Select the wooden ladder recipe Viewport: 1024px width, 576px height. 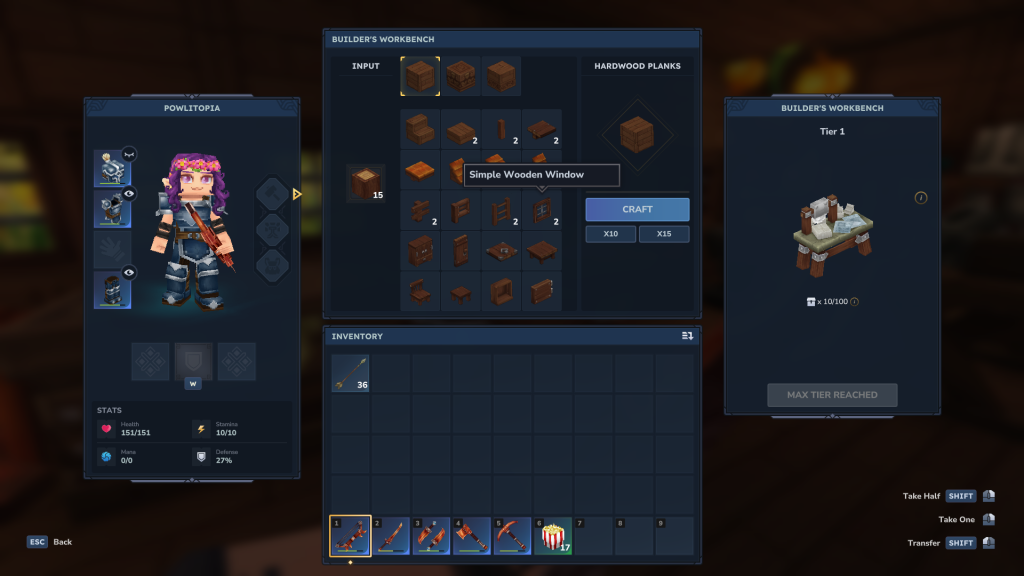click(x=501, y=209)
